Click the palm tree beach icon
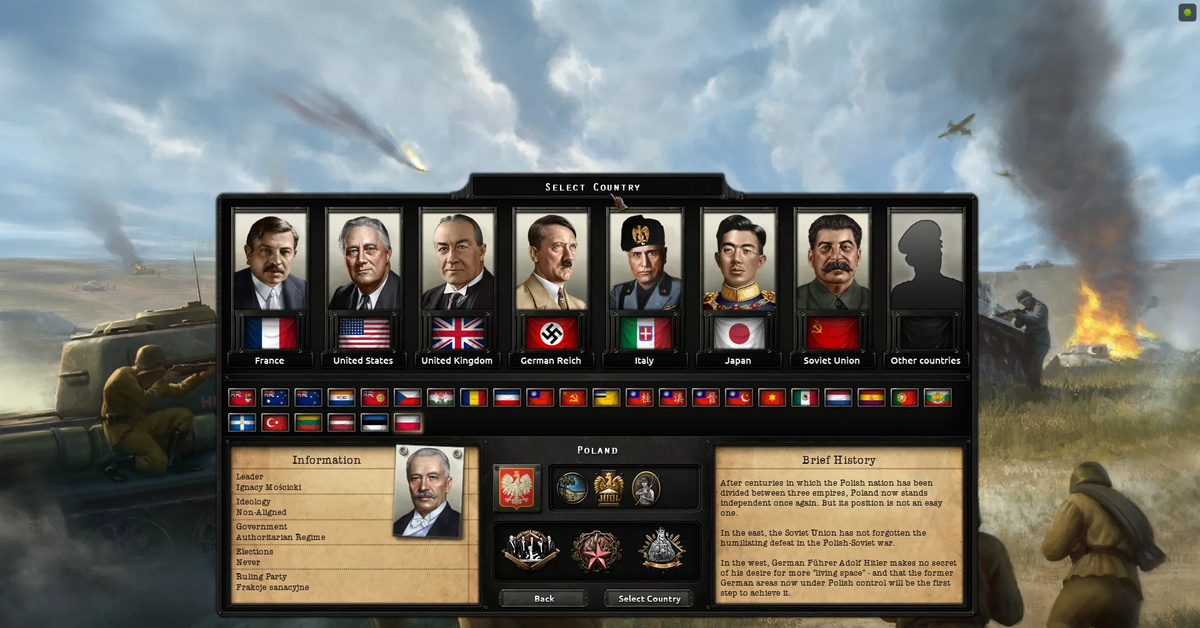1200x628 pixels. (x=572, y=488)
